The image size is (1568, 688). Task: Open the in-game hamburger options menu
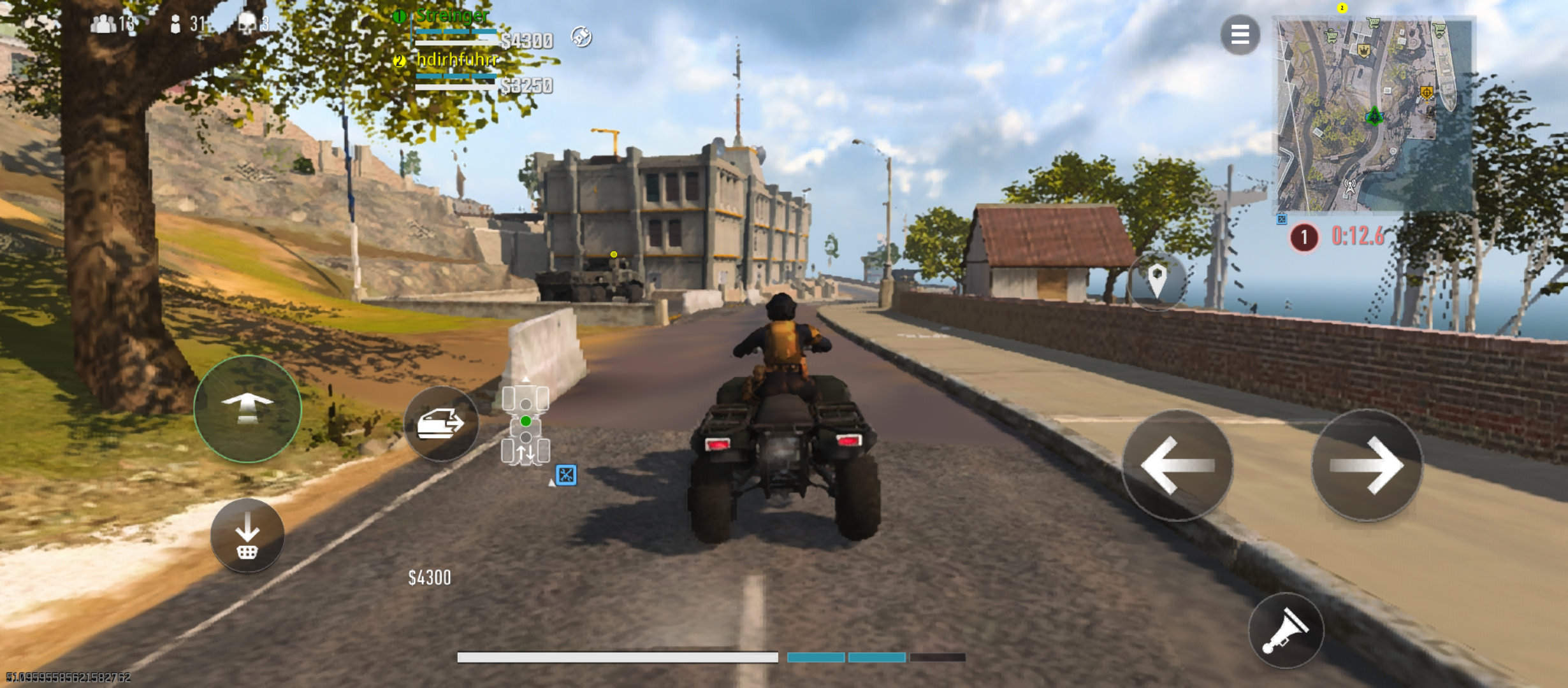[1239, 34]
